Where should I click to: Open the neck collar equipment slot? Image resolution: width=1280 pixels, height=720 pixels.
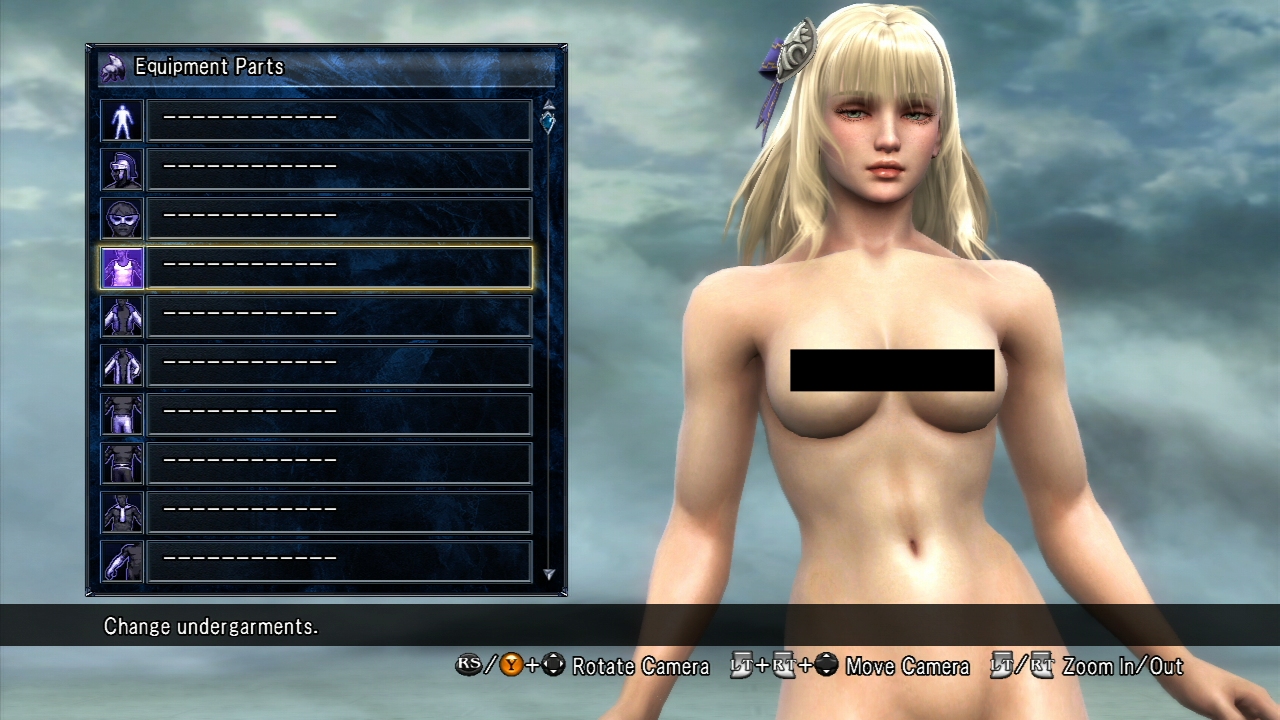(x=339, y=512)
